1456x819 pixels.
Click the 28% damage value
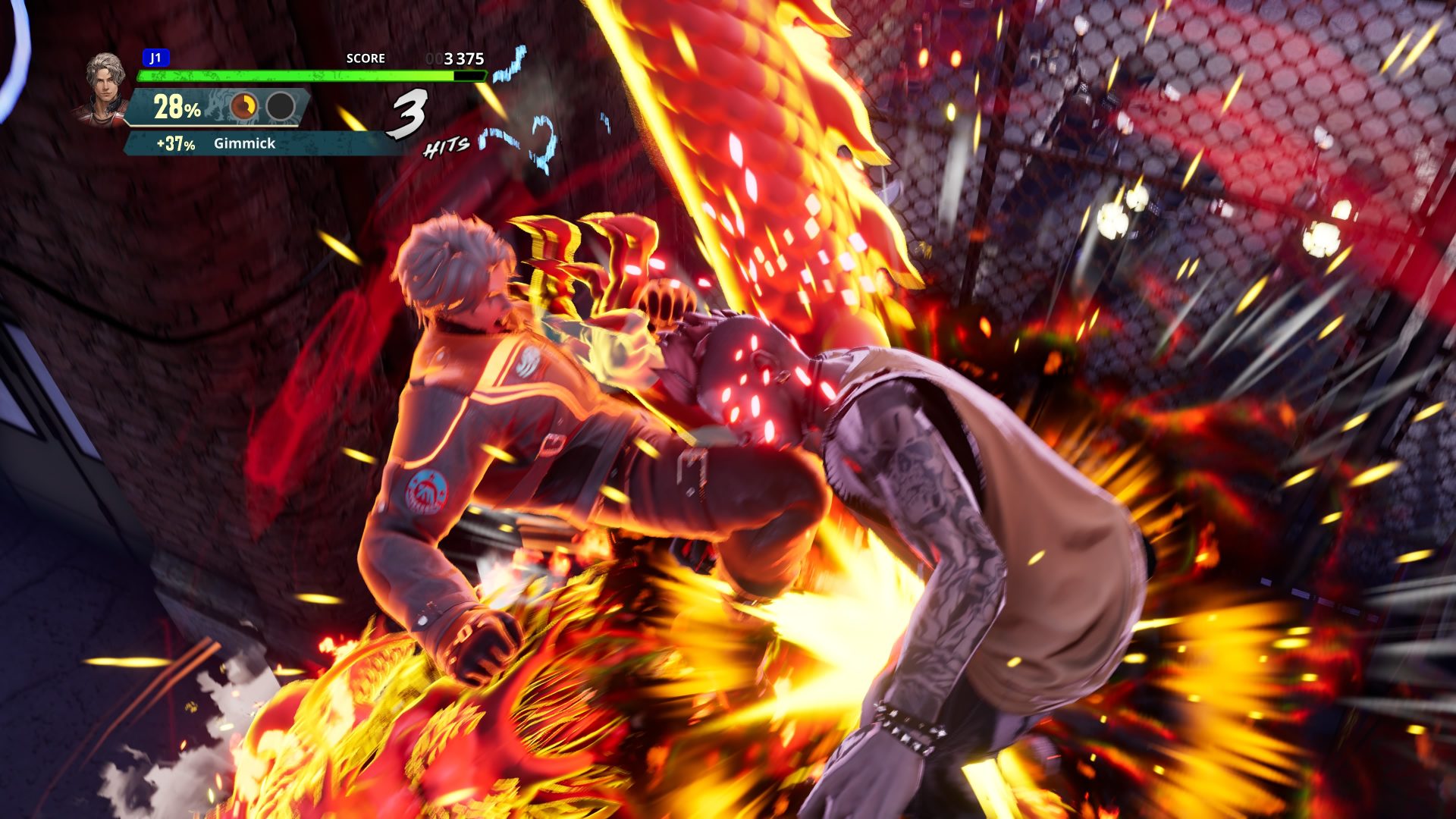pos(176,106)
